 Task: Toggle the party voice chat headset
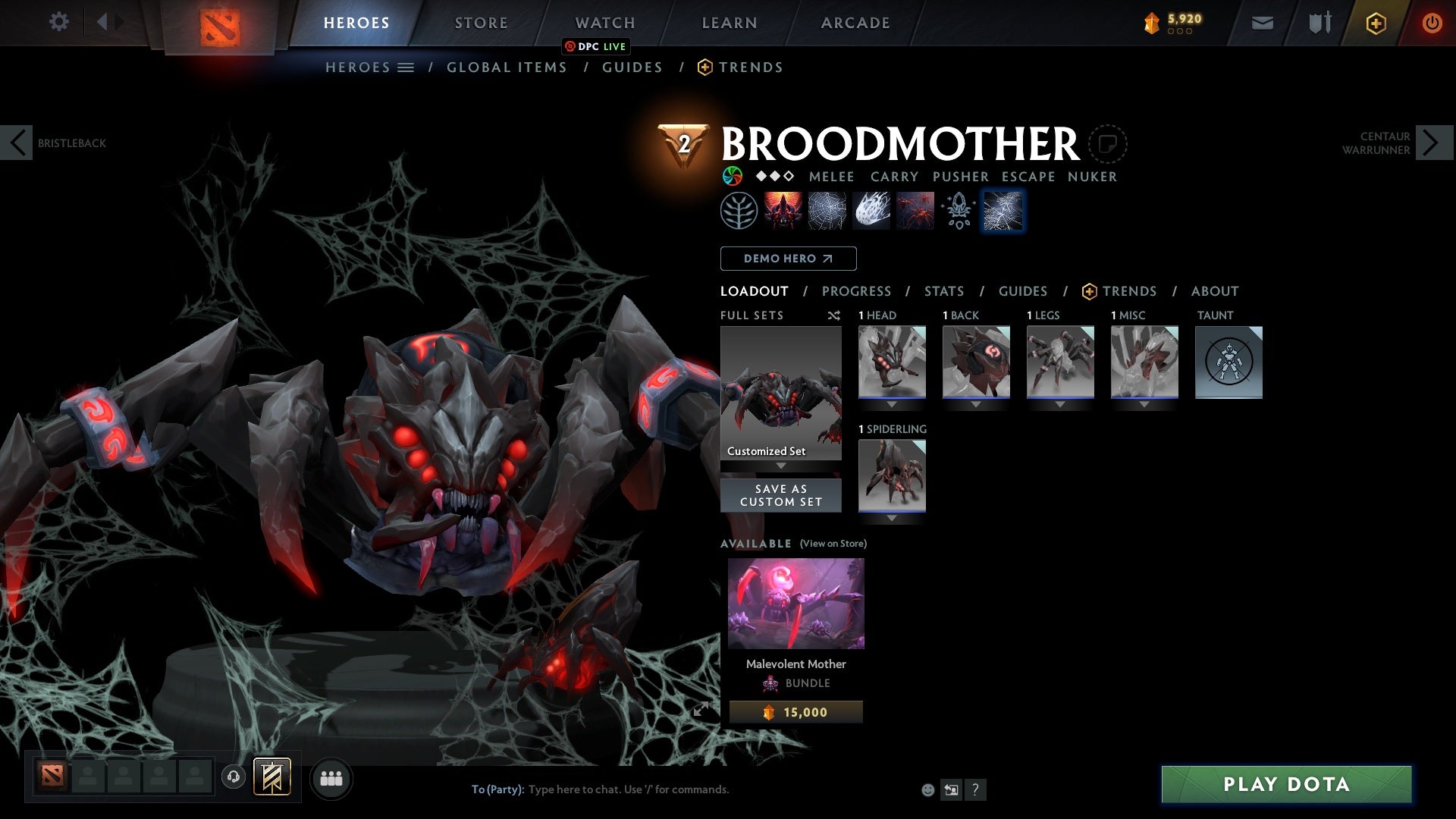coord(233,777)
